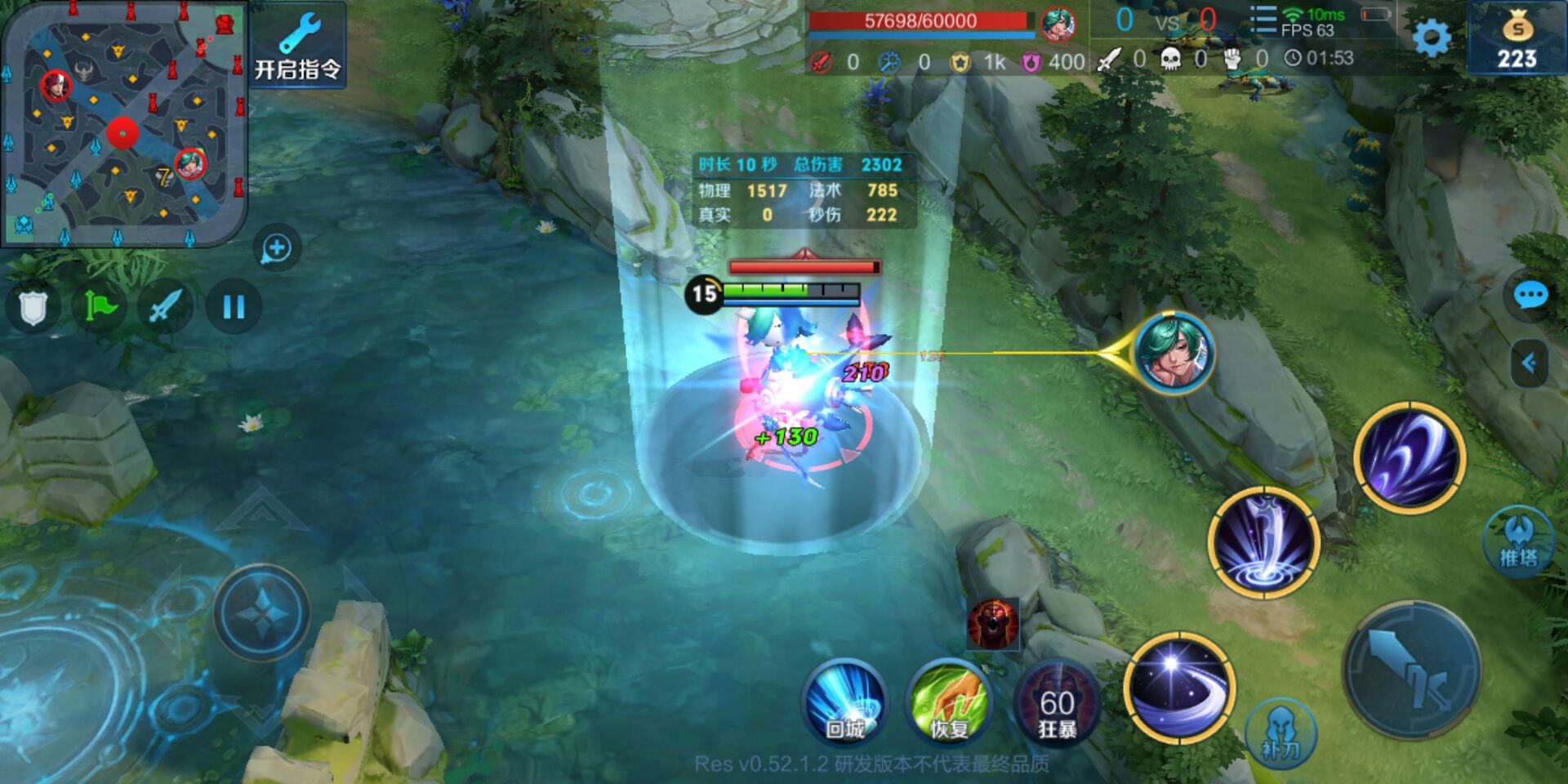Tap the magnifier plus button below minimap
This screenshot has width=1568, height=784.
click(277, 248)
